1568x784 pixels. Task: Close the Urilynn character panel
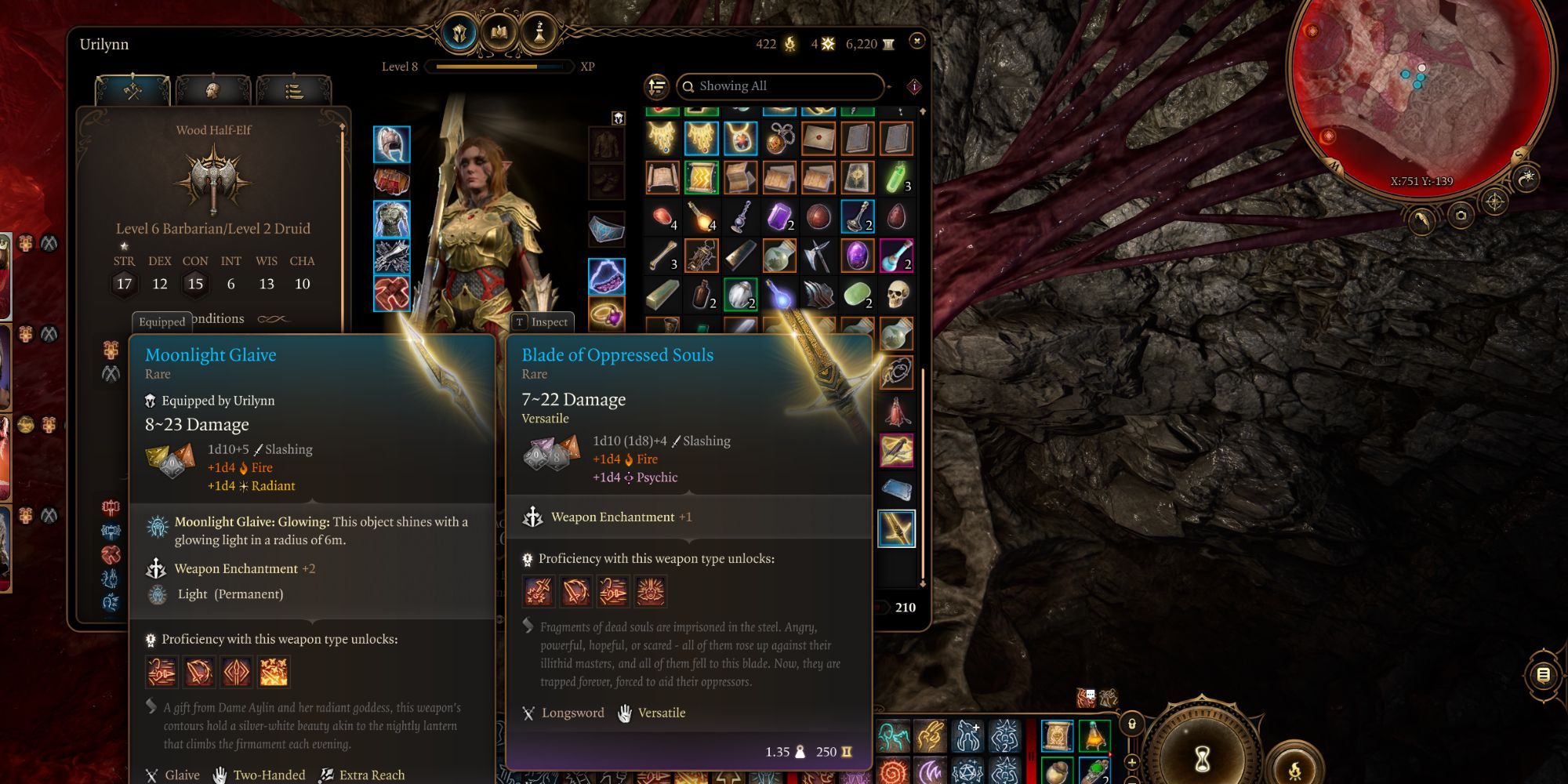click(916, 41)
